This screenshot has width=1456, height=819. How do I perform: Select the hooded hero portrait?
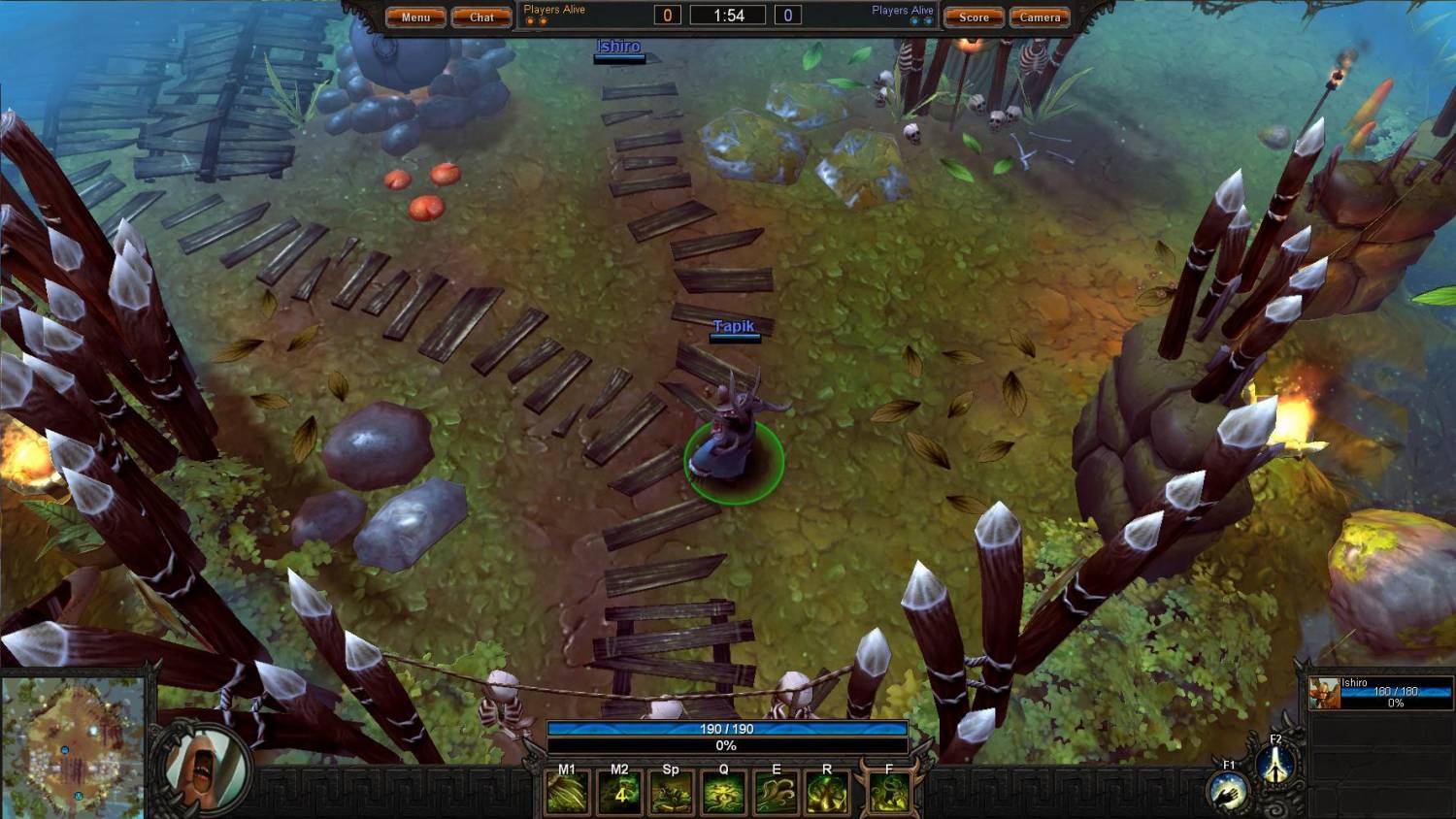[x=202, y=767]
